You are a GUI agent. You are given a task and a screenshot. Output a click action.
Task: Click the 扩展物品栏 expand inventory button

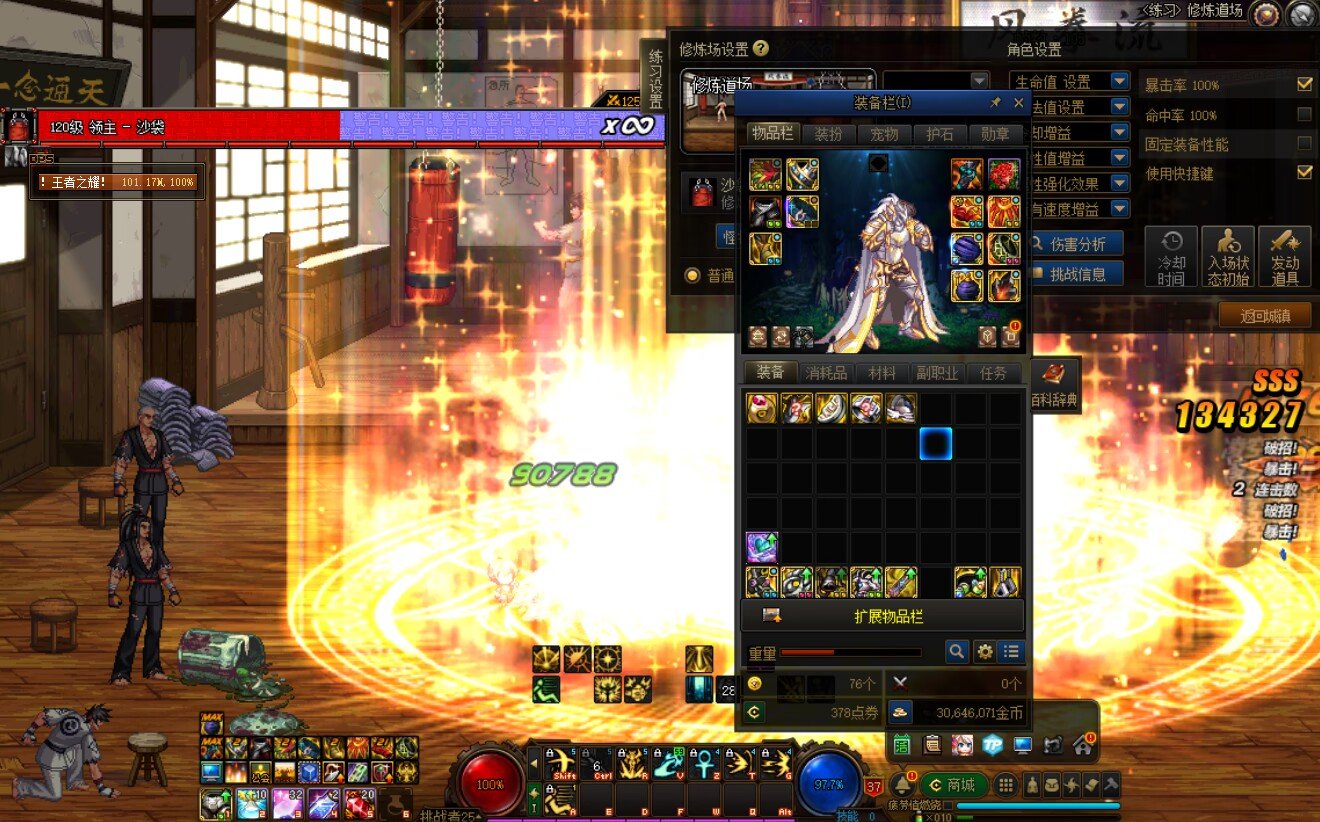882,616
